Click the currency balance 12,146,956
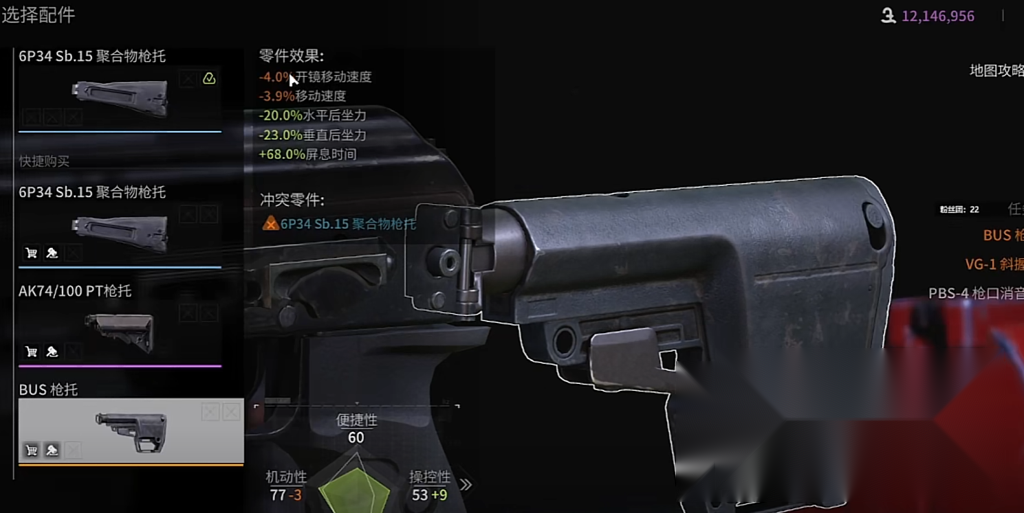 (937, 16)
